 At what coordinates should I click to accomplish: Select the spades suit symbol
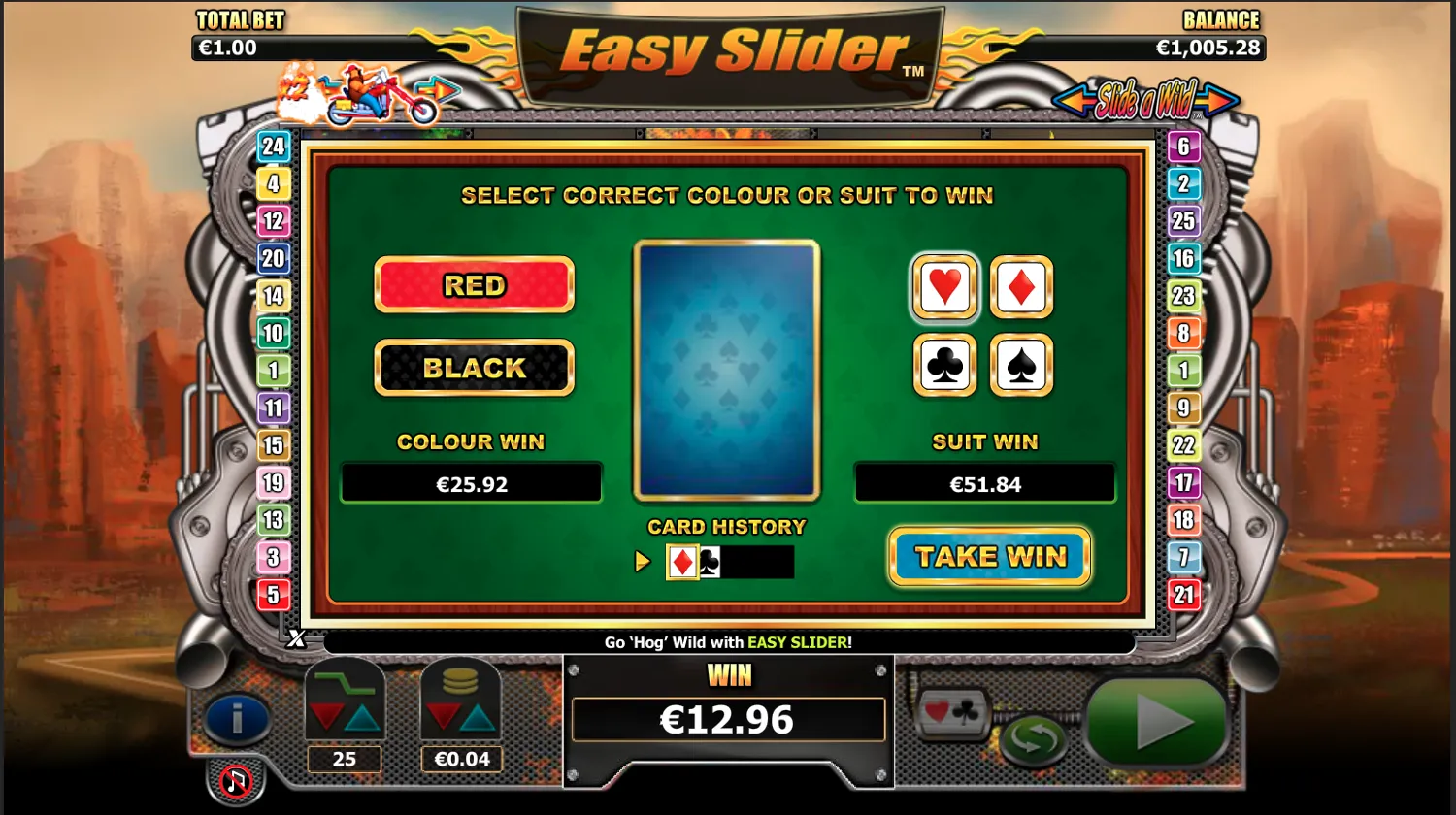1020,364
